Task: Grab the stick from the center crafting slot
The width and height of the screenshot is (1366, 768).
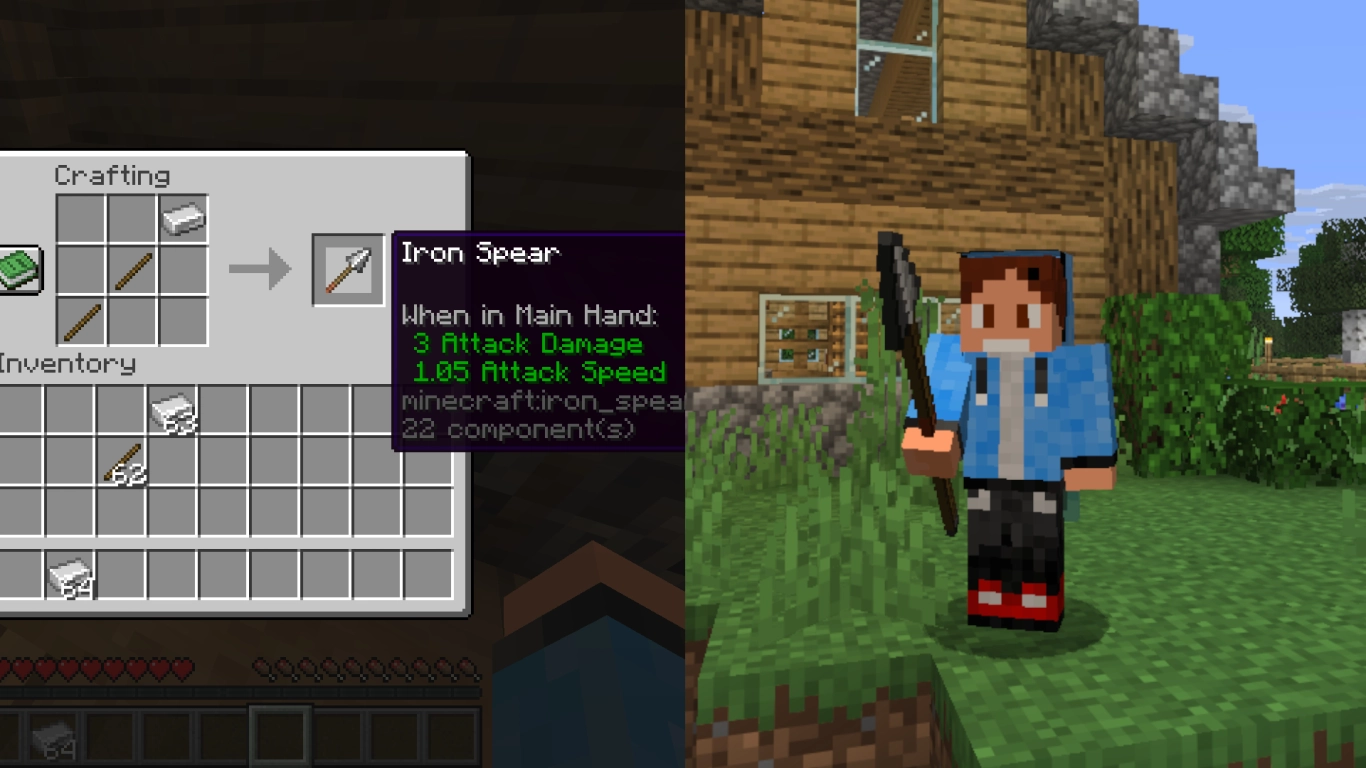Action: point(134,268)
